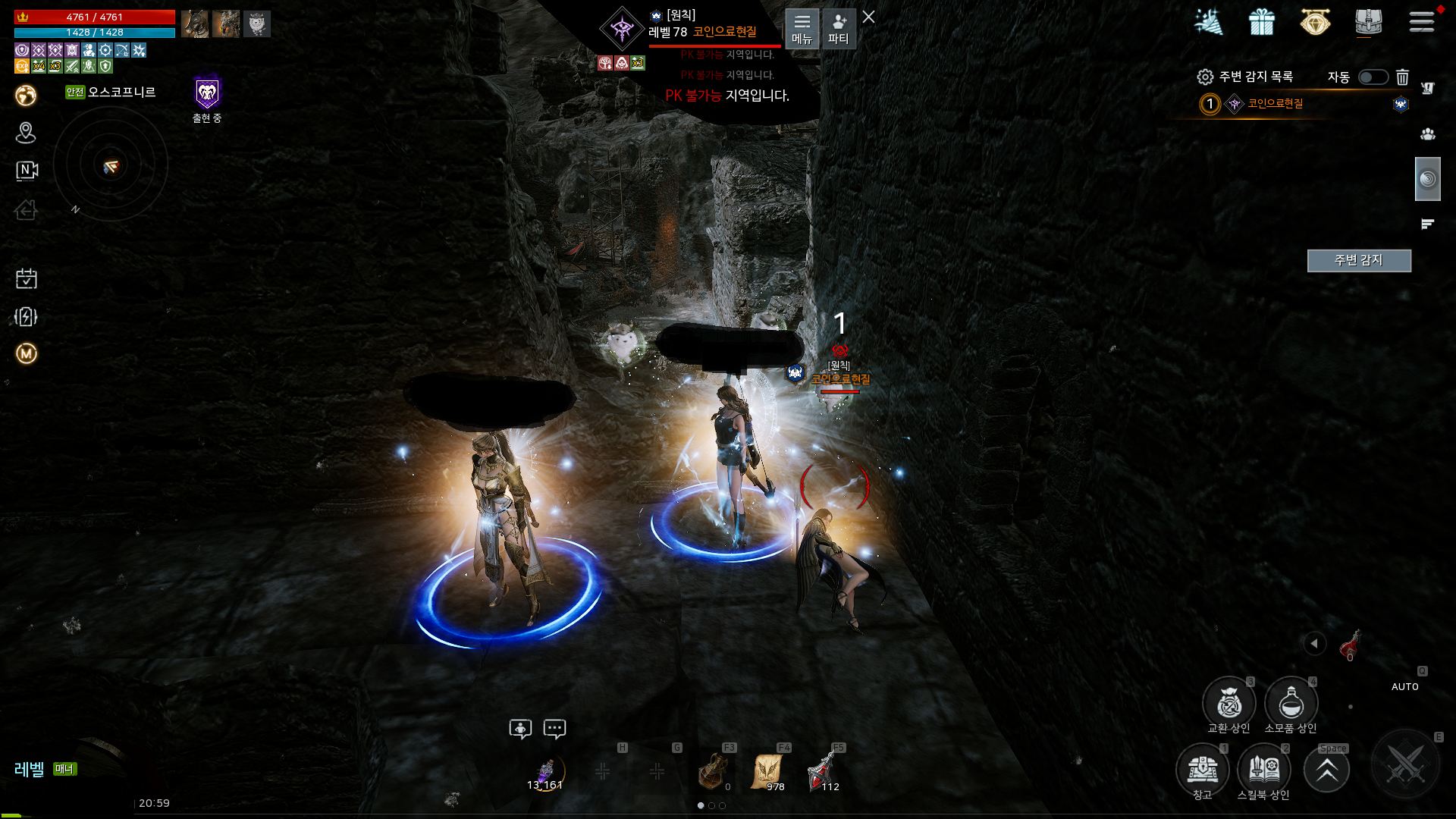
Task: Open the gift box icon
Action: [x=1262, y=22]
